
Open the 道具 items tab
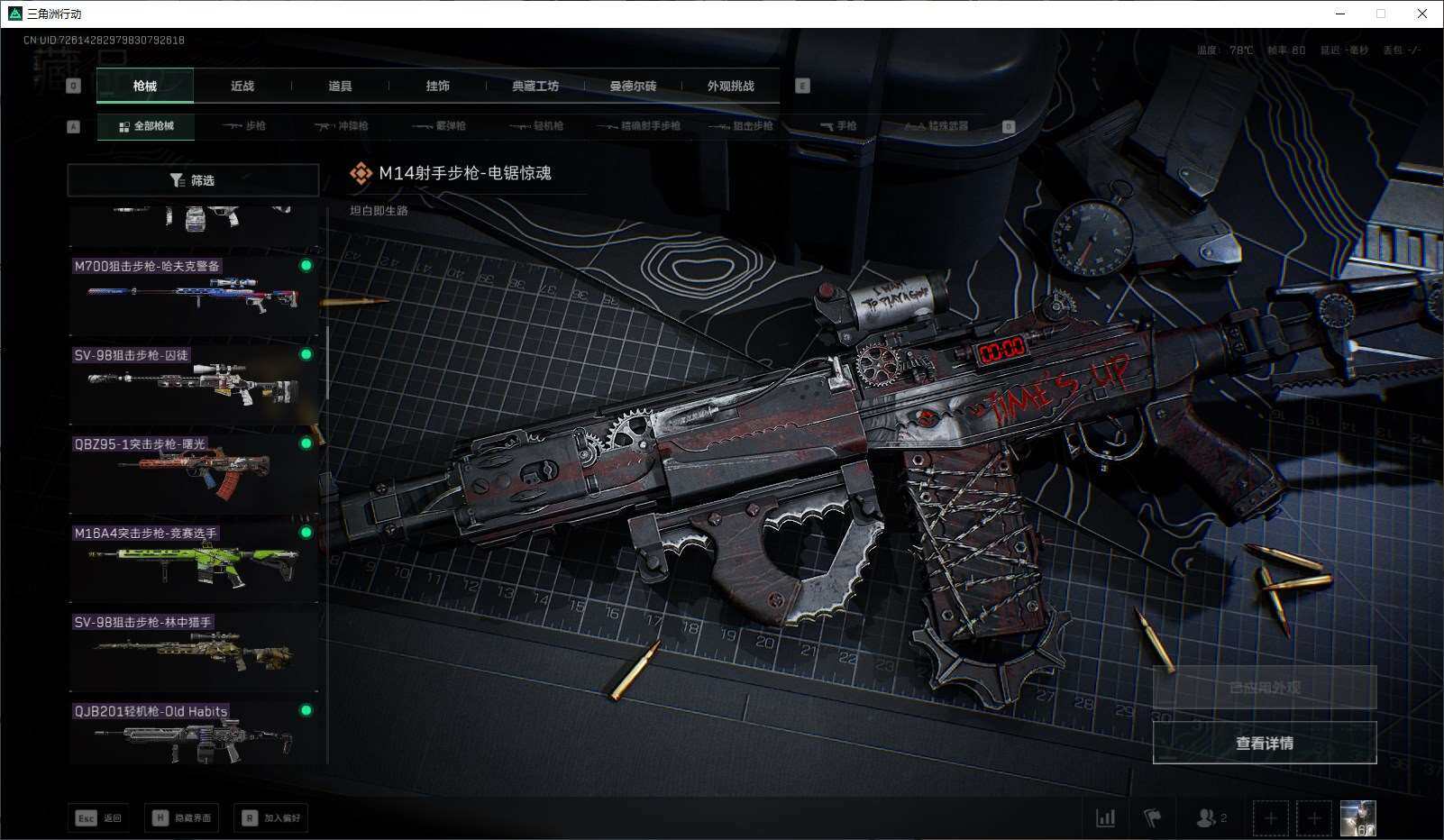tap(340, 87)
